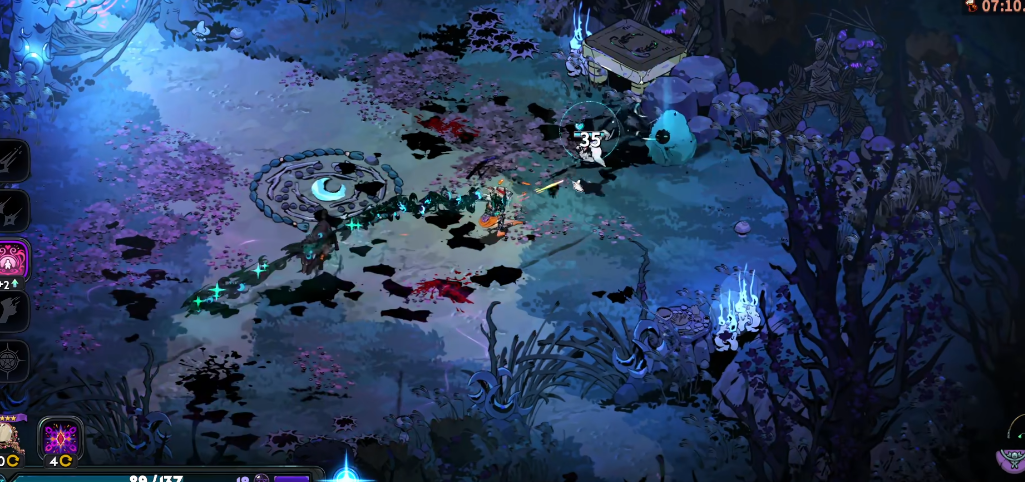The width and height of the screenshot is (1025, 482).
Task: Select the empty boot-silhouette boon slot
Action: click(12, 311)
